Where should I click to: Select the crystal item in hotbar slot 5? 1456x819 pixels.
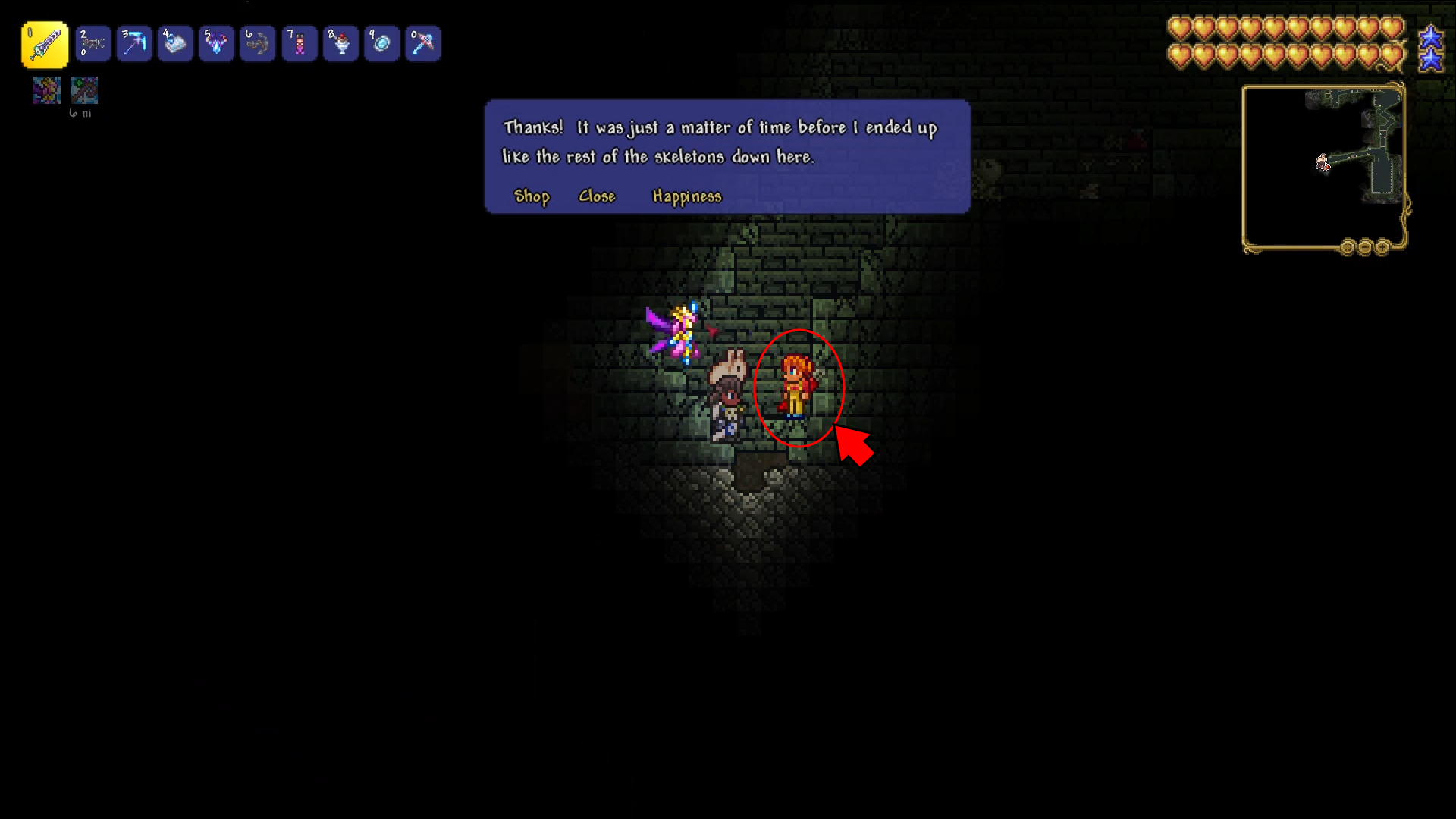click(x=216, y=44)
